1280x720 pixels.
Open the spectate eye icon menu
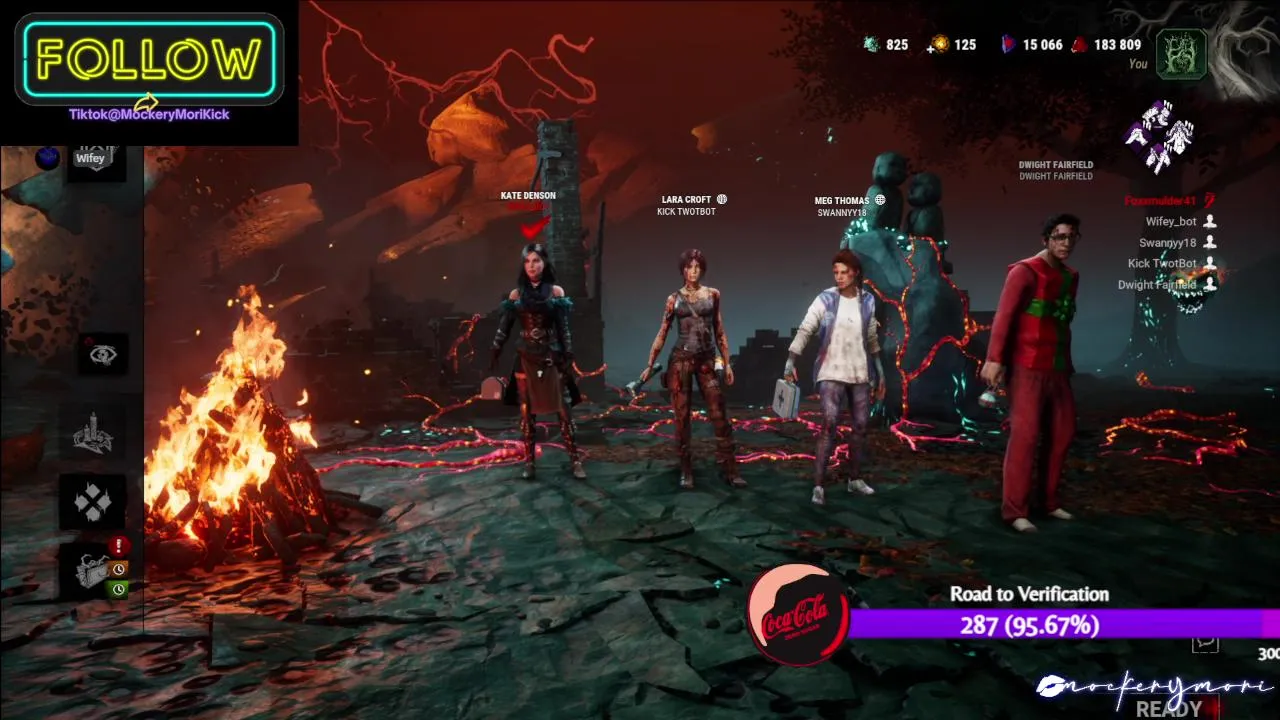(x=102, y=355)
